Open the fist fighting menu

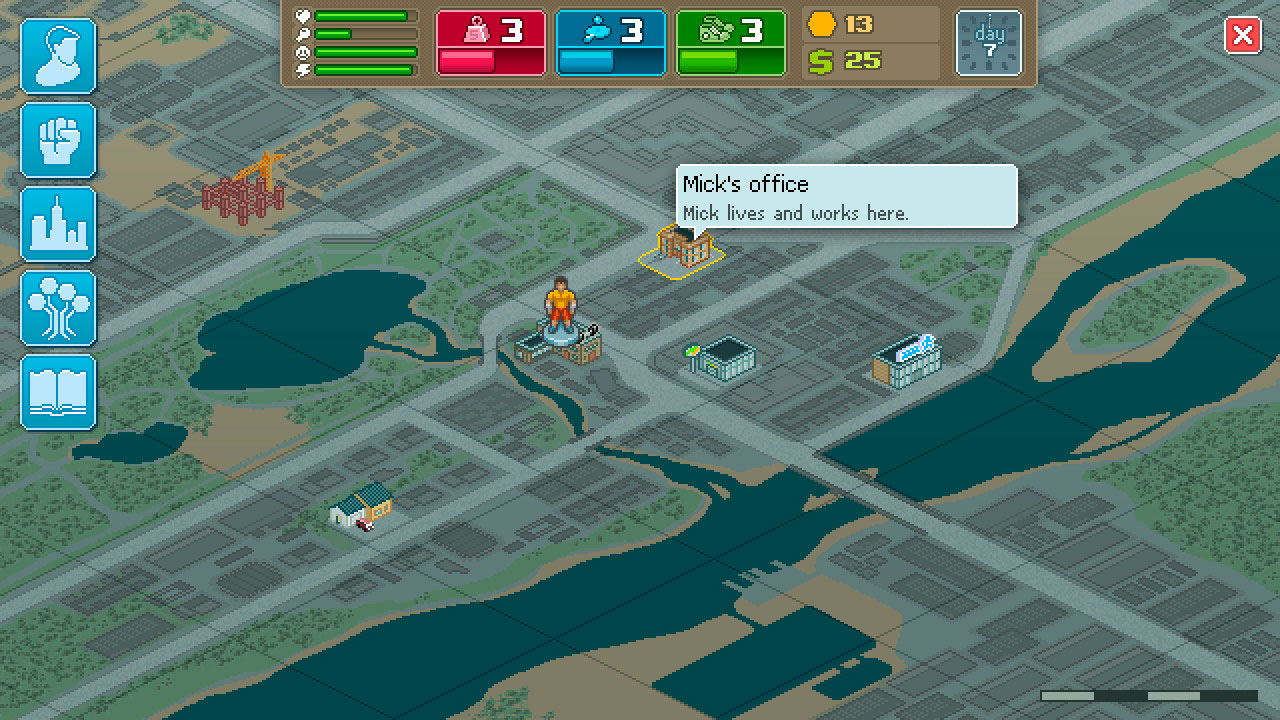click(x=59, y=140)
